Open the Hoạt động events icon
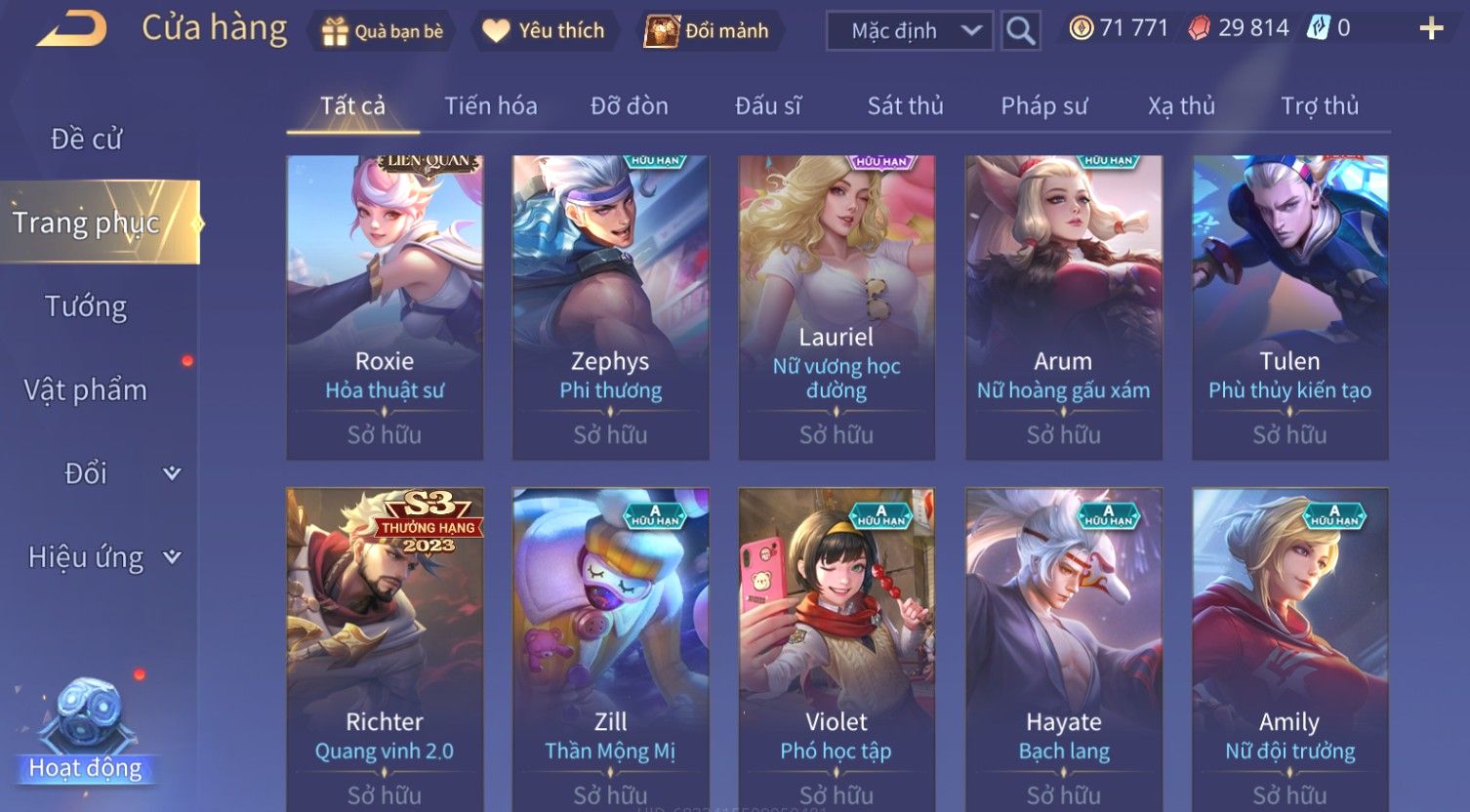The image size is (1470, 812). tap(86, 732)
